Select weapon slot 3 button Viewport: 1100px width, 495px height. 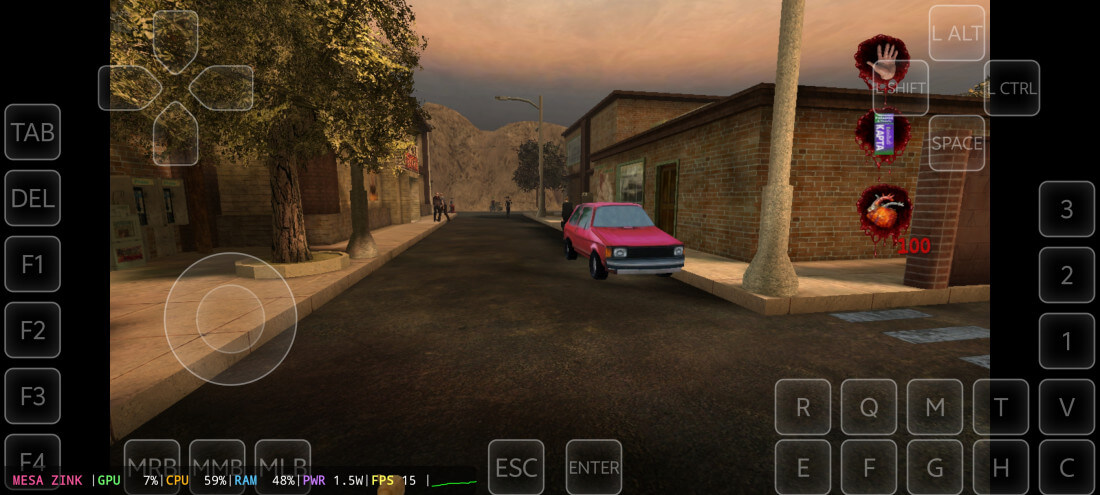1067,209
